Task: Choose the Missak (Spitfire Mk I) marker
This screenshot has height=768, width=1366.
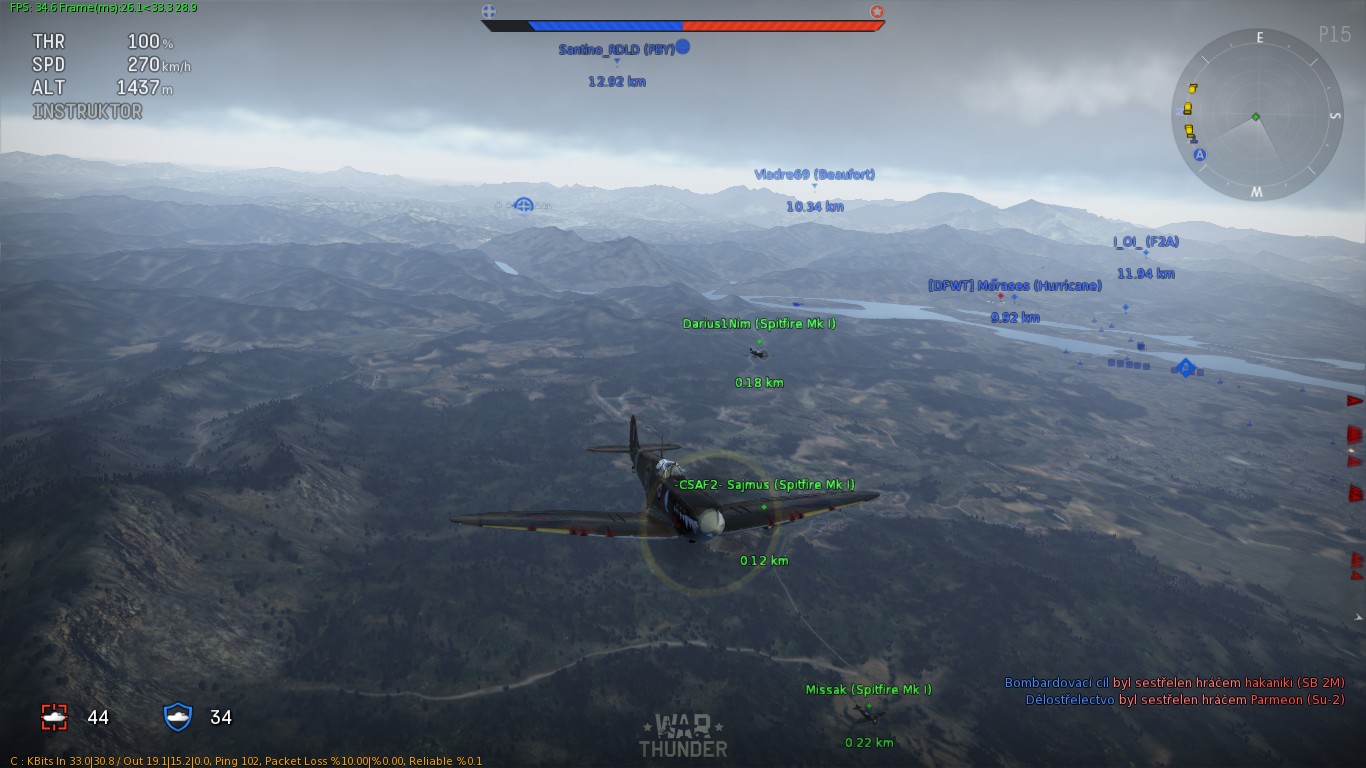Action: 868,690
